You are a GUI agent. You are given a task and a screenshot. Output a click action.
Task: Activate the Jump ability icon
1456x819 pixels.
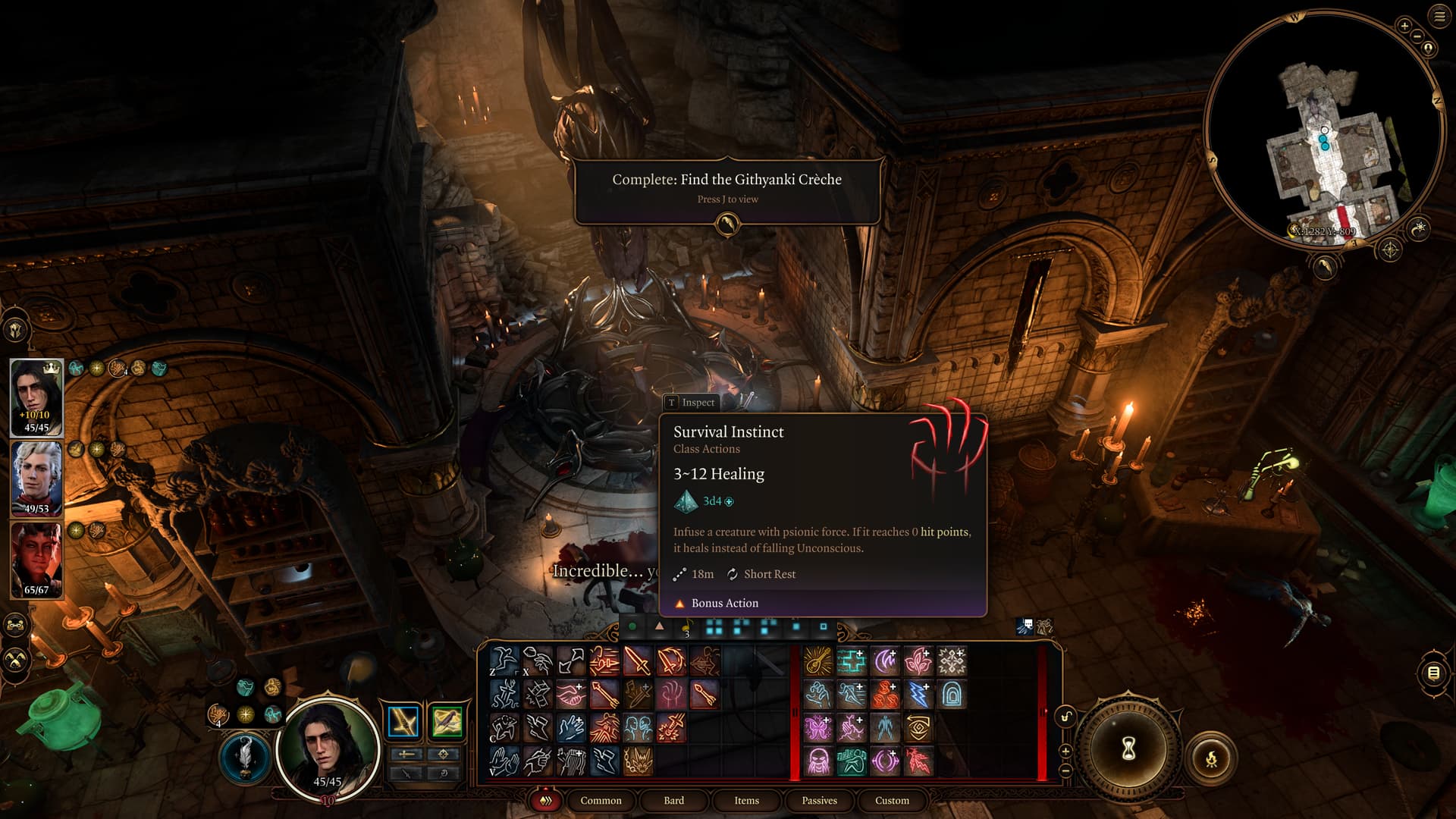point(504,661)
